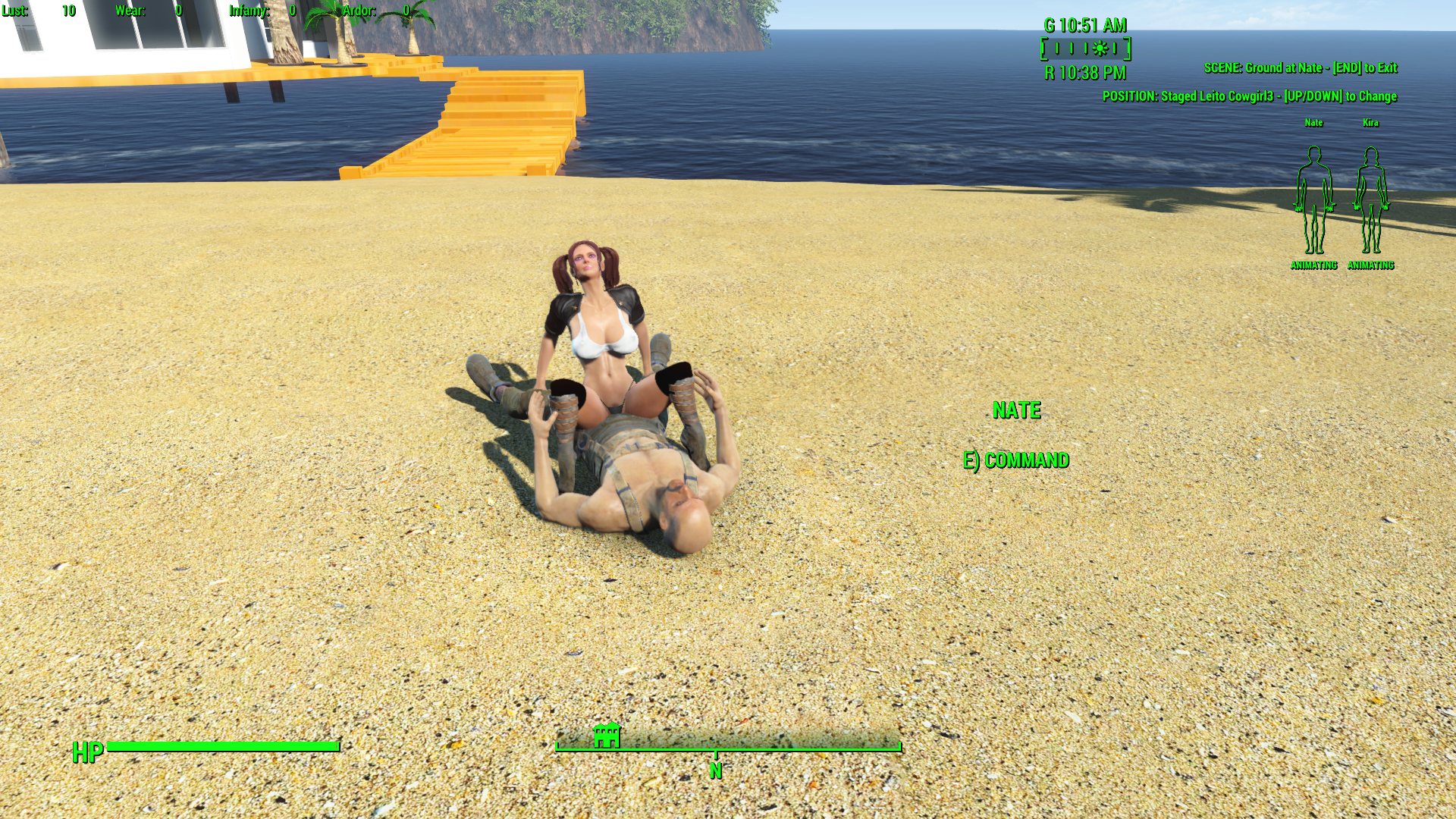Click the north indicator on the compass bar
This screenshot has width=1456, height=819.
tap(715, 770)
